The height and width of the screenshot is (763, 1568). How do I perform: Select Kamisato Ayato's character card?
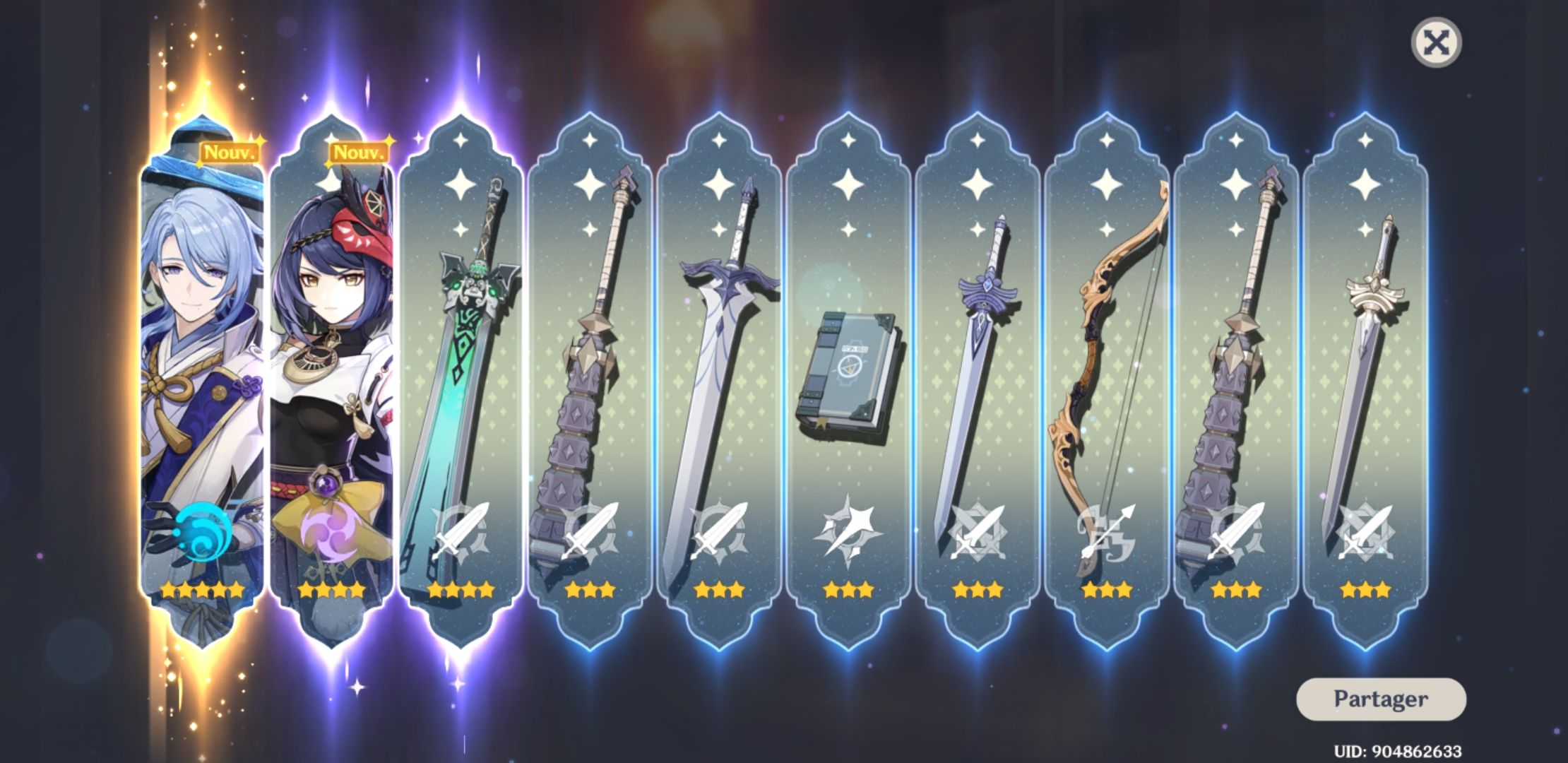(x=200, y=353)
